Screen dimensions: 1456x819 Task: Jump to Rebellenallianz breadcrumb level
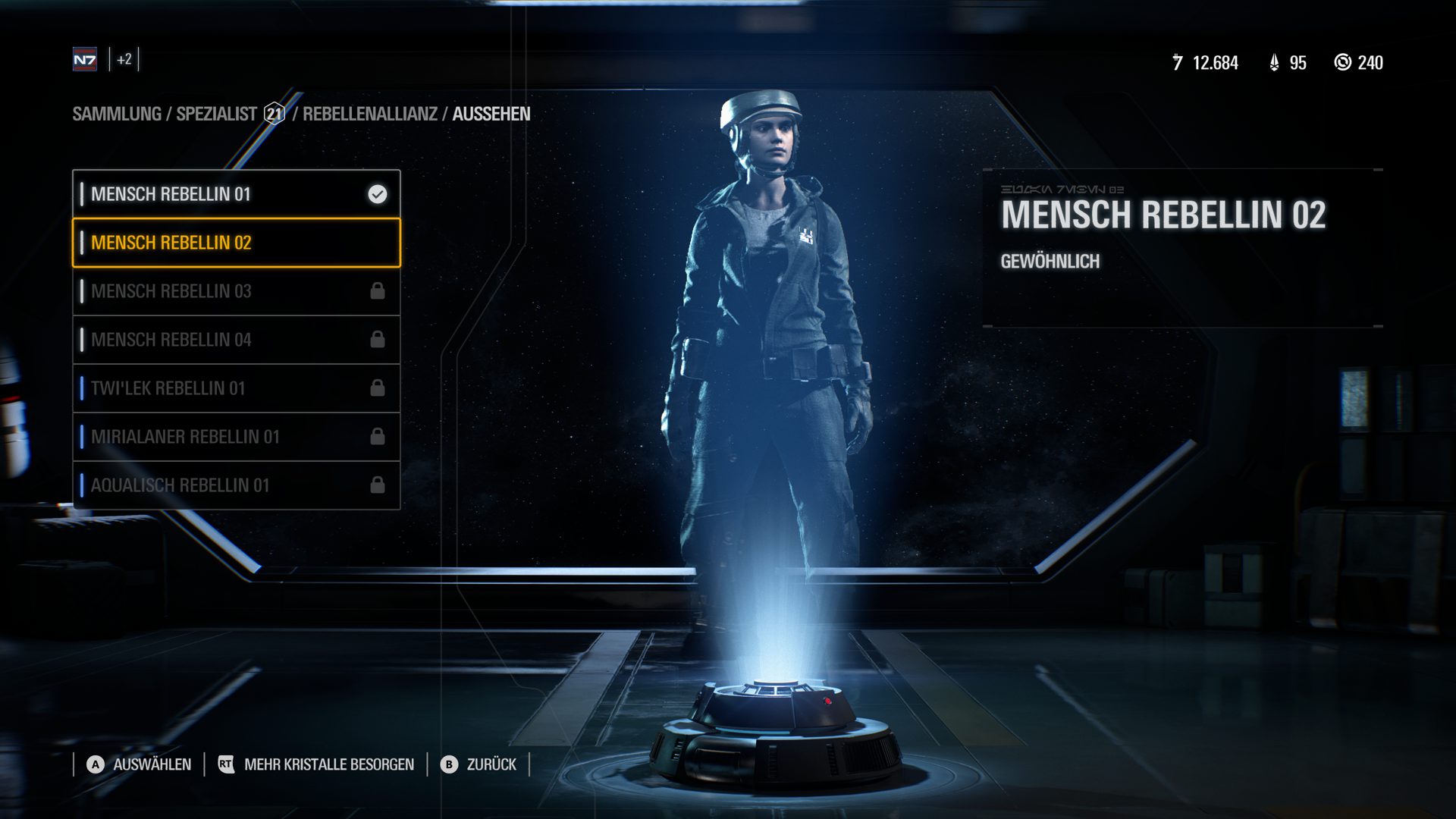[370, 114]
